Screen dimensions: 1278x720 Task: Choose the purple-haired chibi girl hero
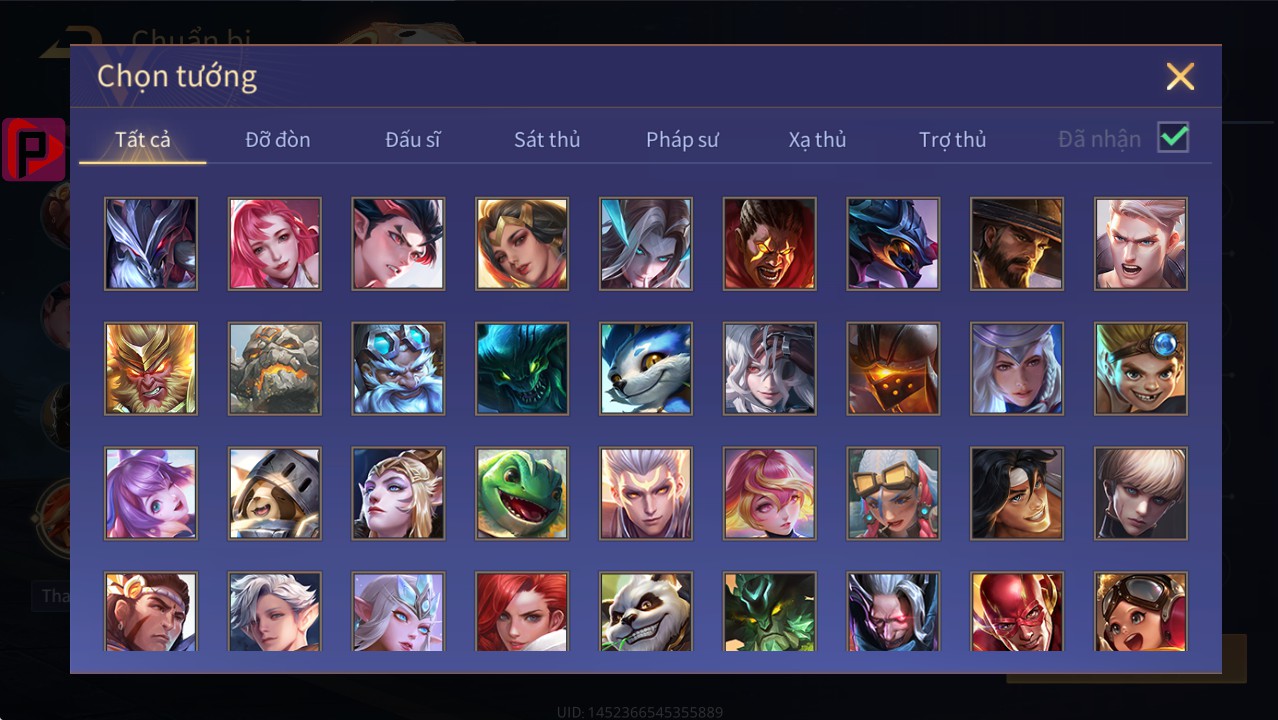151,493
